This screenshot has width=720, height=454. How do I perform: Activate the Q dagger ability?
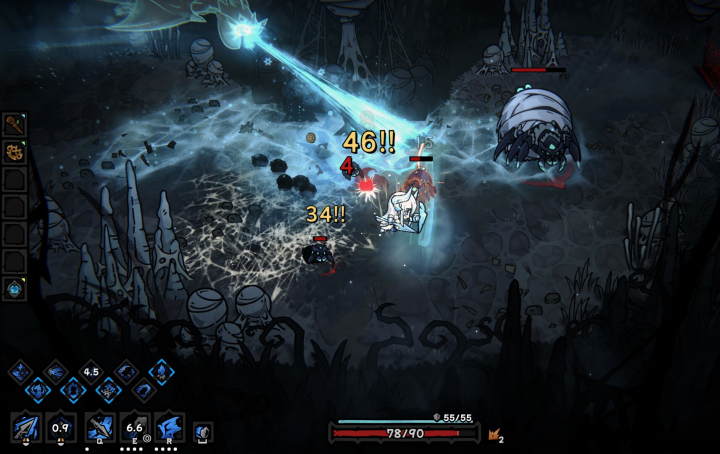(x=99, y=428)
